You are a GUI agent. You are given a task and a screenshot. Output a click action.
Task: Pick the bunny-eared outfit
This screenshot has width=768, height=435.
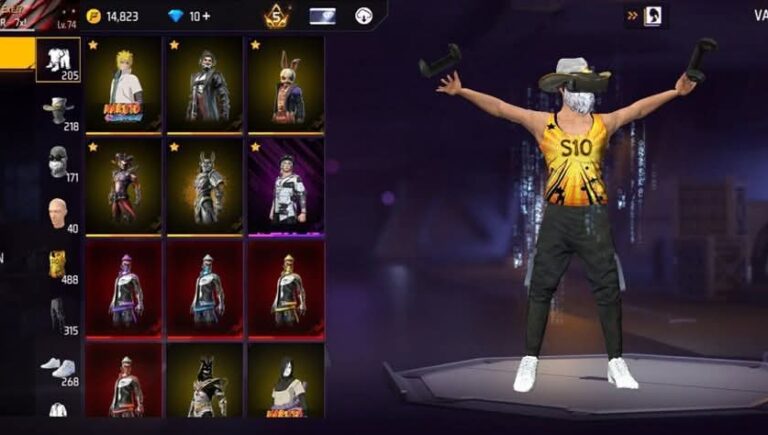click(286, 85)
